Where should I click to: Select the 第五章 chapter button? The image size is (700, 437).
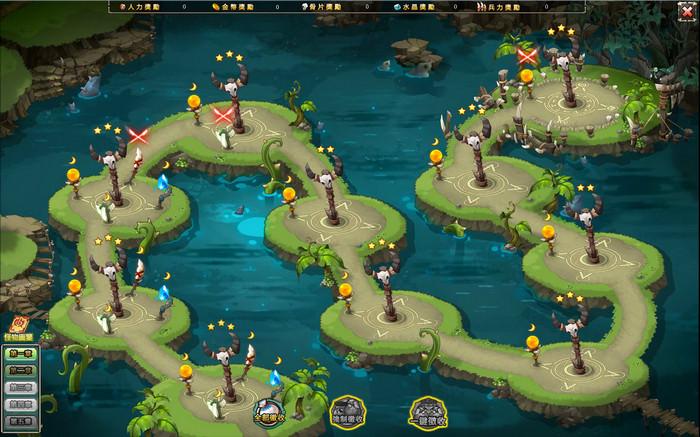[x=21, y=421]
